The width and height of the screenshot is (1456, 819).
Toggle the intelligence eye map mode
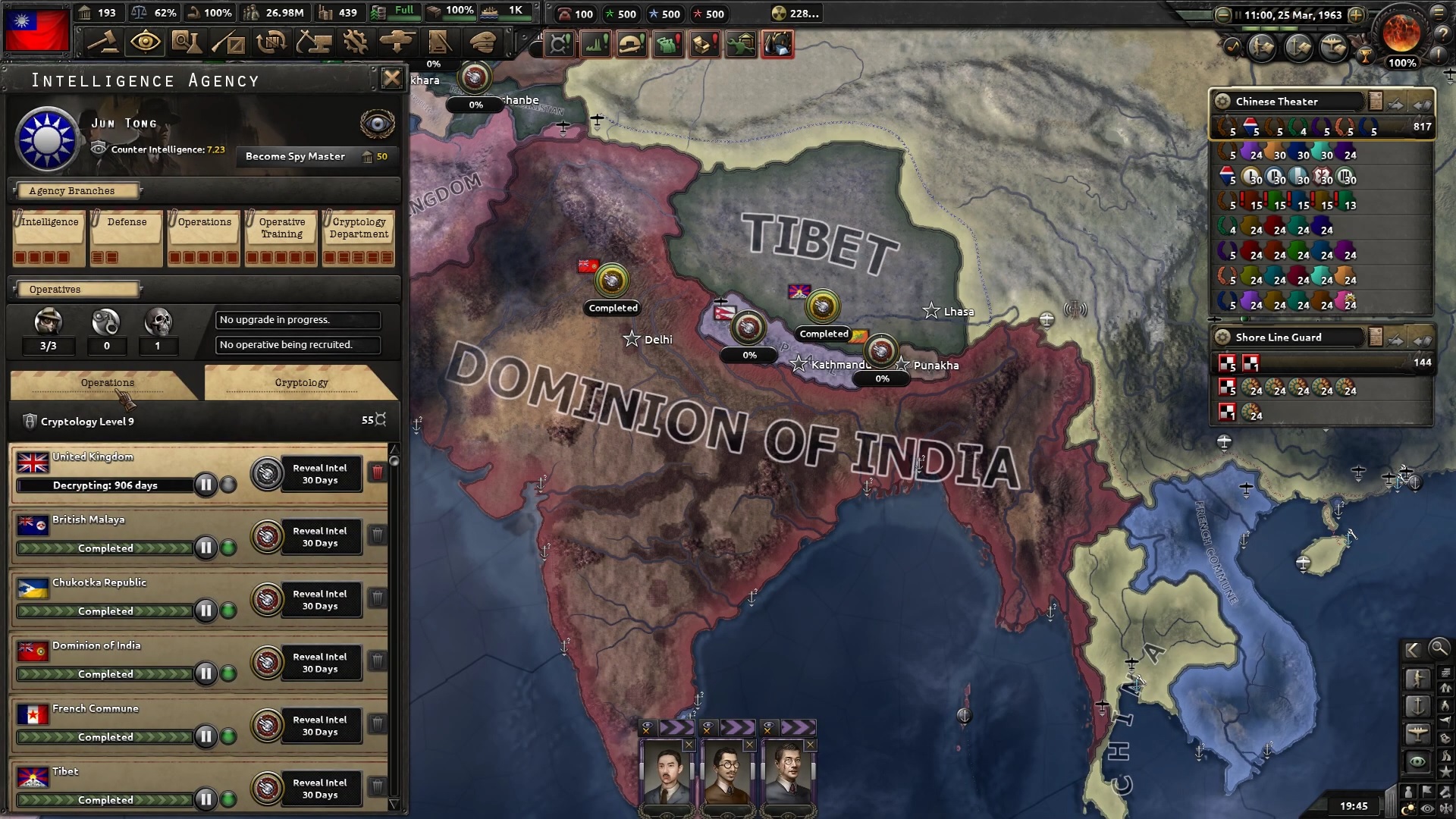pyautogui.click(x=1417, y=758)
